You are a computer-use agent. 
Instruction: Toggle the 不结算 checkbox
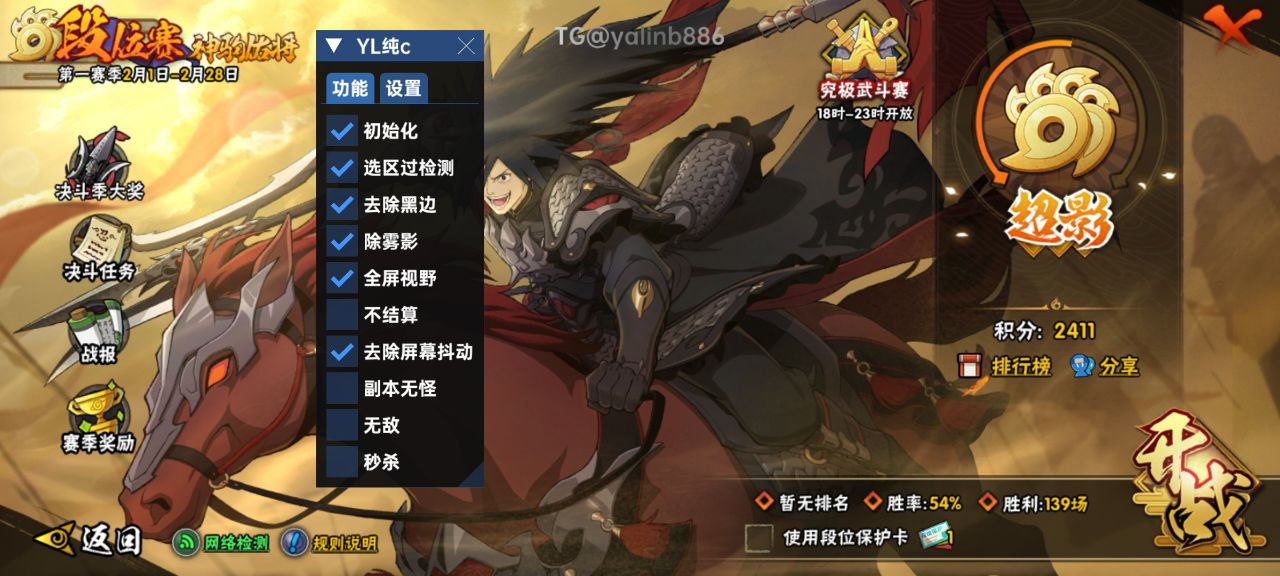[x=342, y=315]
